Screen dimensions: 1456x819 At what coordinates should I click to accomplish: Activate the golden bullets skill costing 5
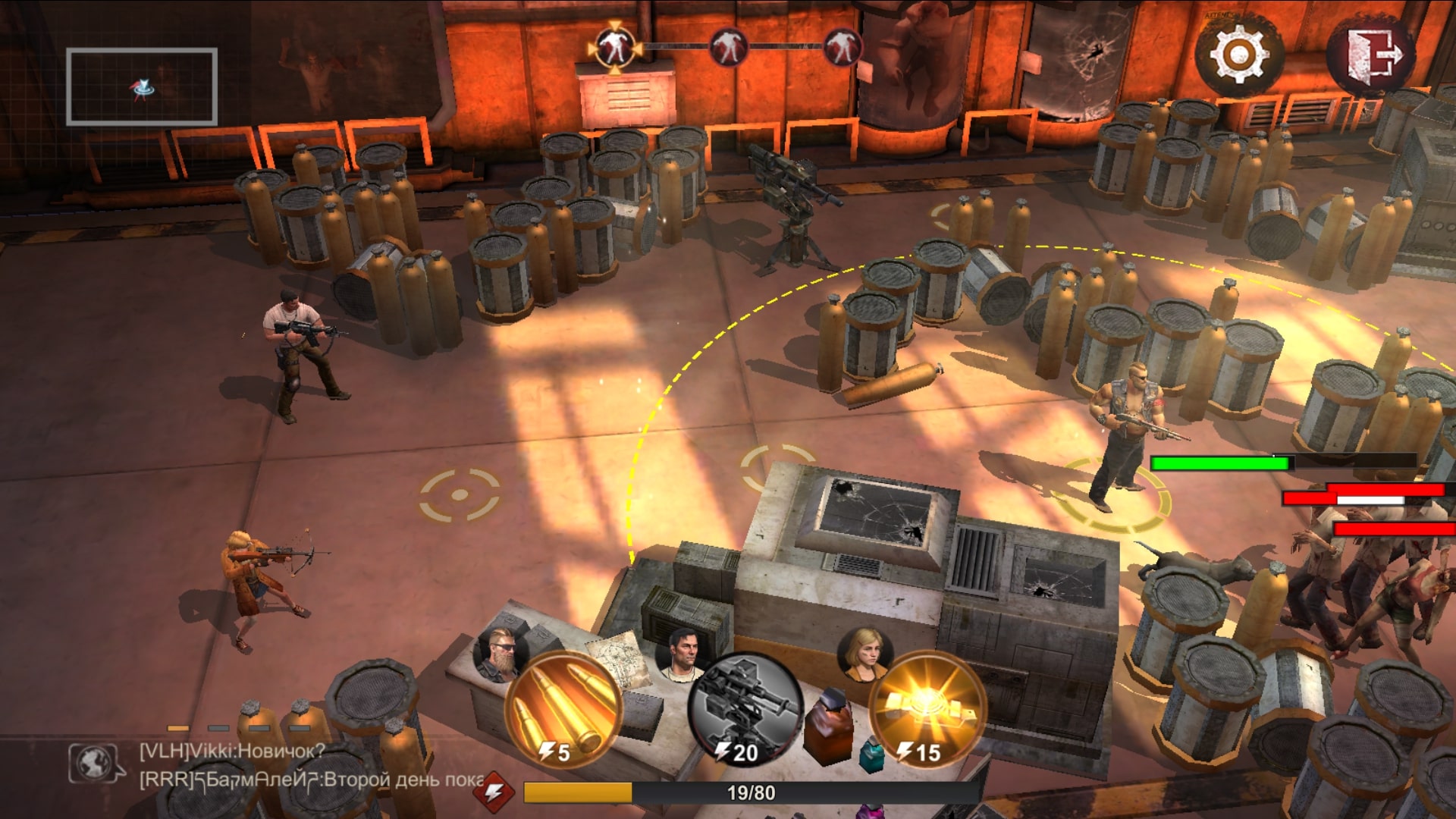[563, 711]
